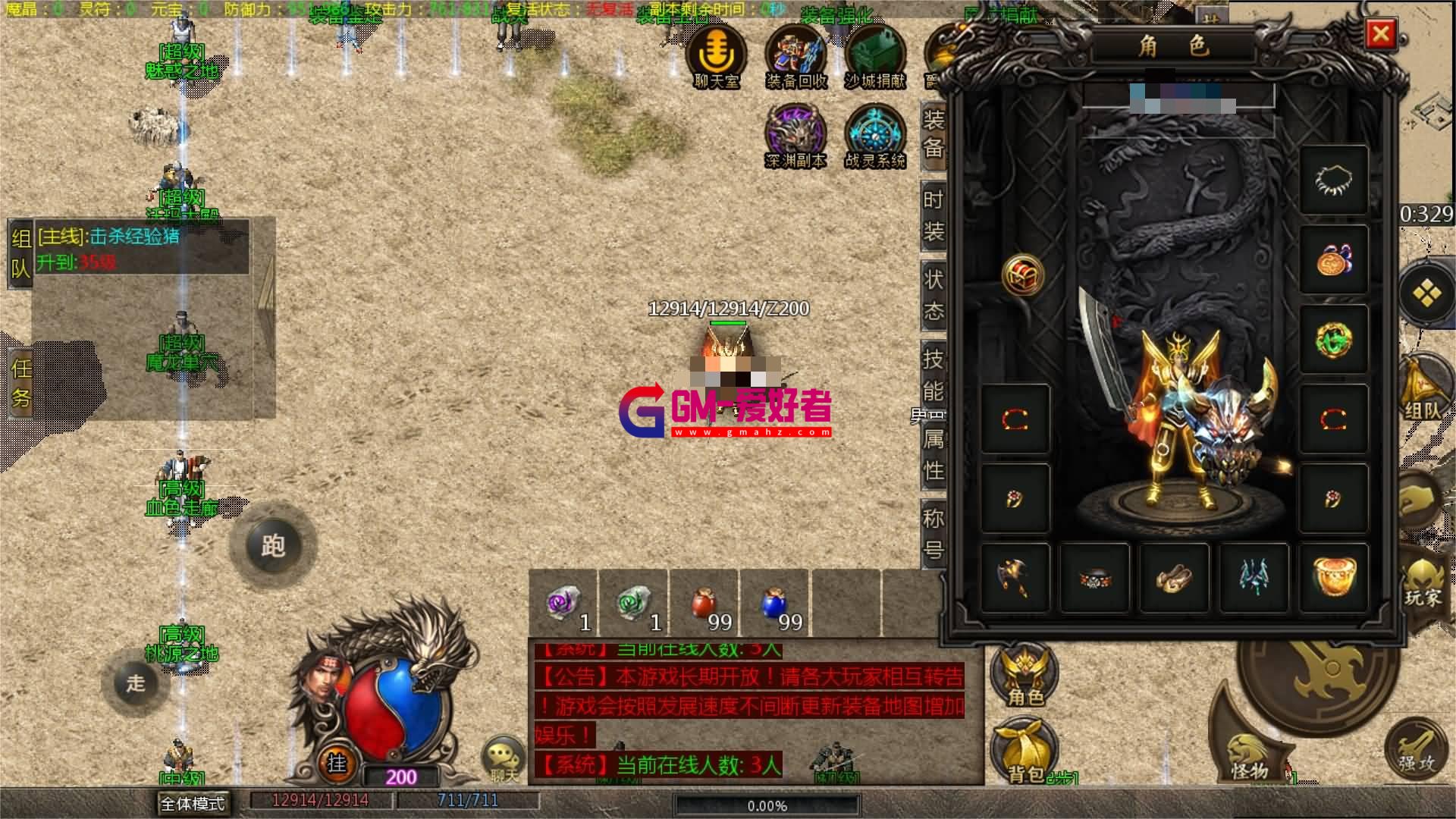
Task: Switch to the 状态 status tab
Action: coord(934,295)
